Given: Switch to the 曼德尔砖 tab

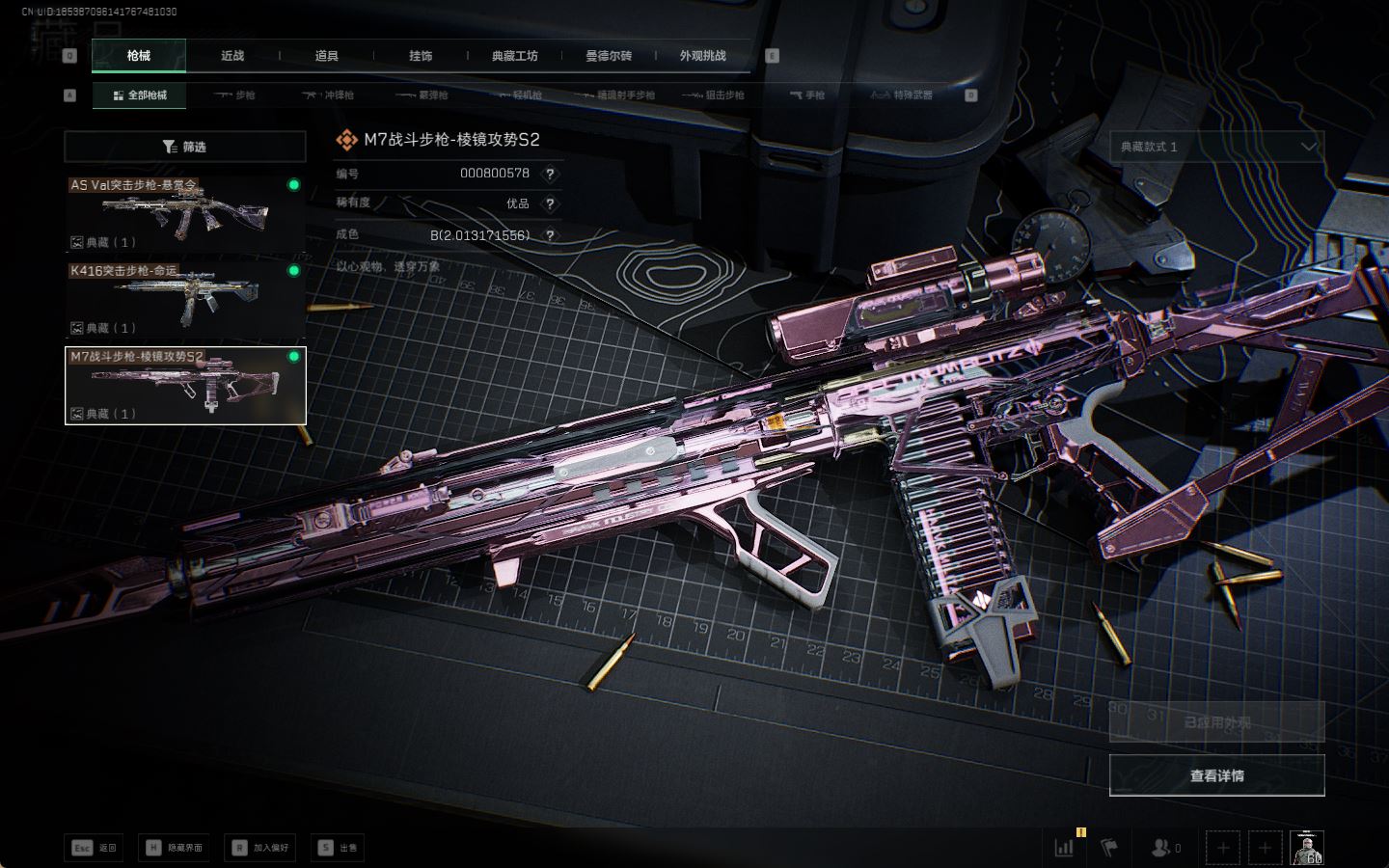Looking at the screenshot, I should click(609, 56).
